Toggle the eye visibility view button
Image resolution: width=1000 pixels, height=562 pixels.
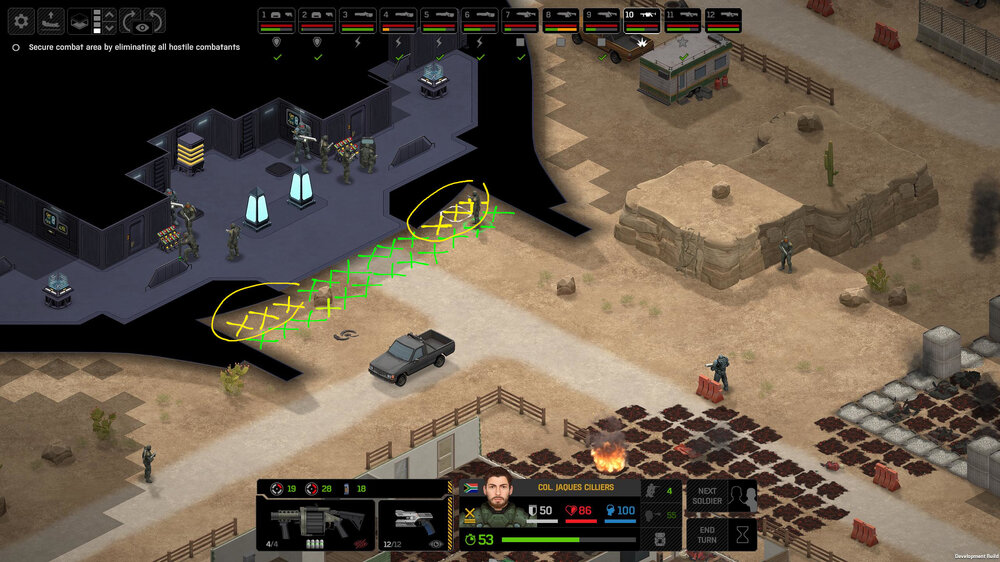pyautogui.click(x=143, y=27)
